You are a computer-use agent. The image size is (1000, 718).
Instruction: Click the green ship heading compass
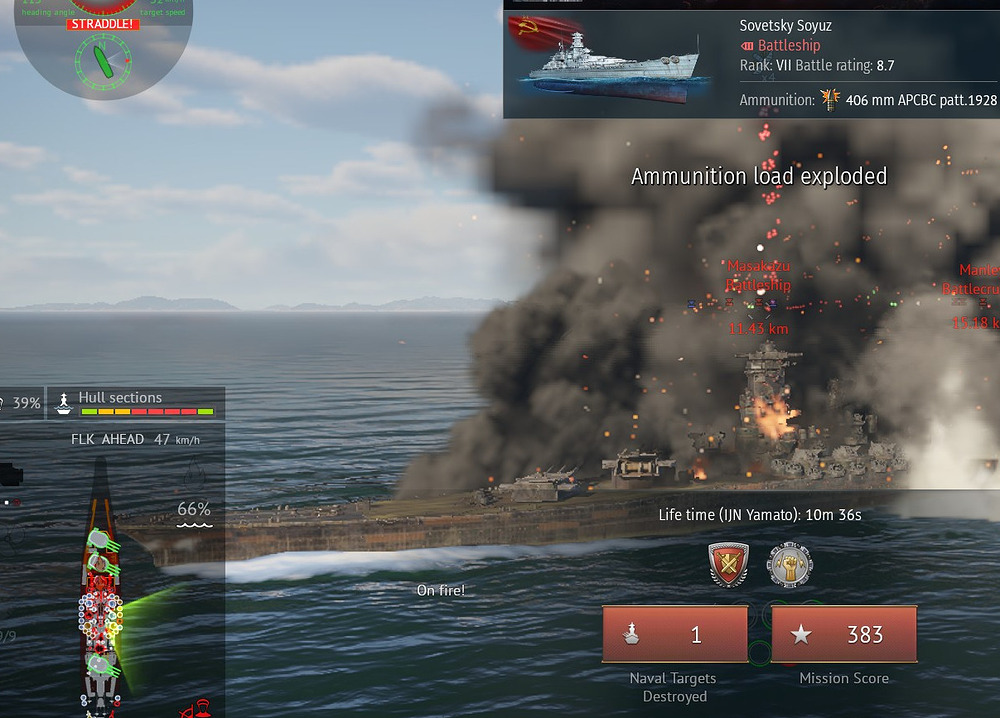(x=104, y=60)
